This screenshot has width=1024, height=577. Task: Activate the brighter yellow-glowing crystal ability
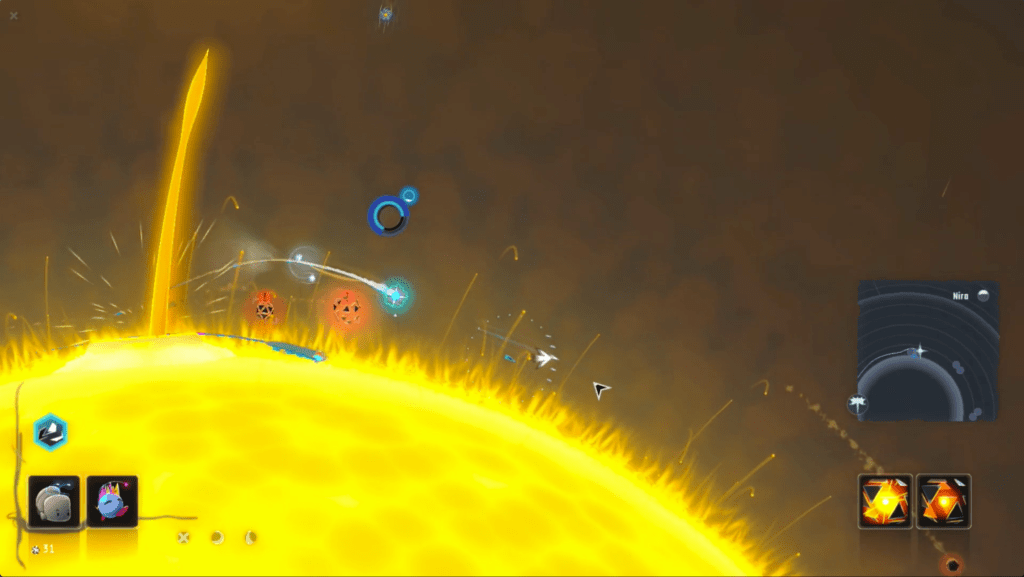click(885, 501)
